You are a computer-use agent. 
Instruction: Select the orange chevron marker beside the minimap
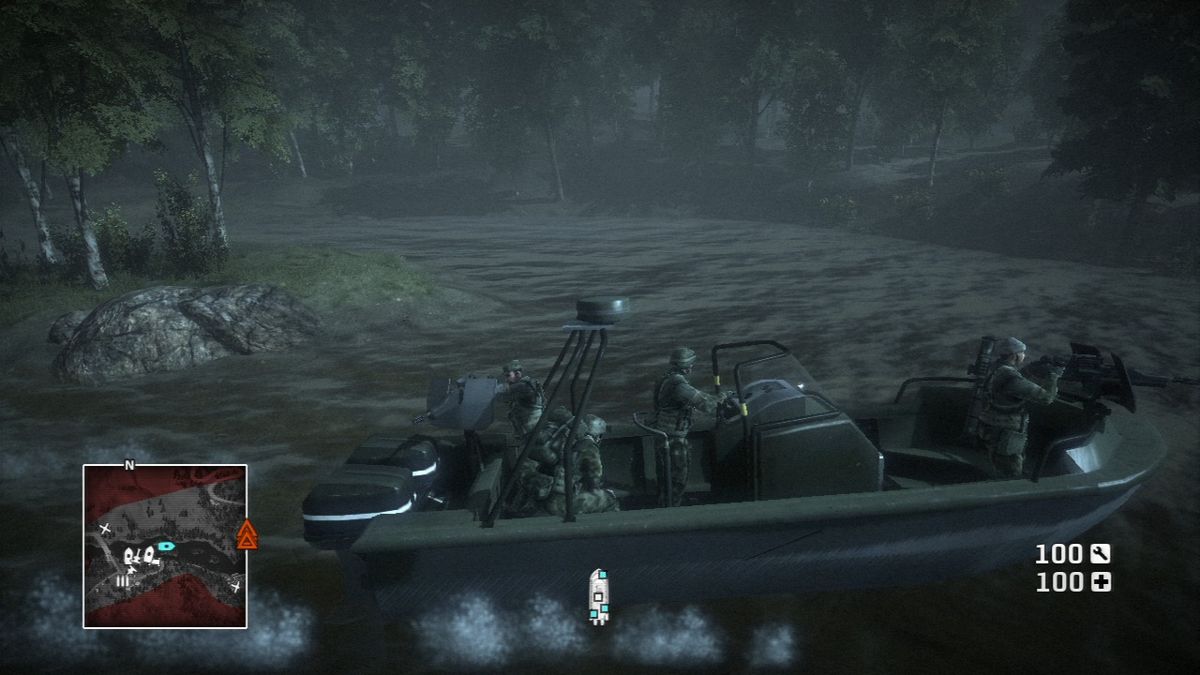pos(246,536)
